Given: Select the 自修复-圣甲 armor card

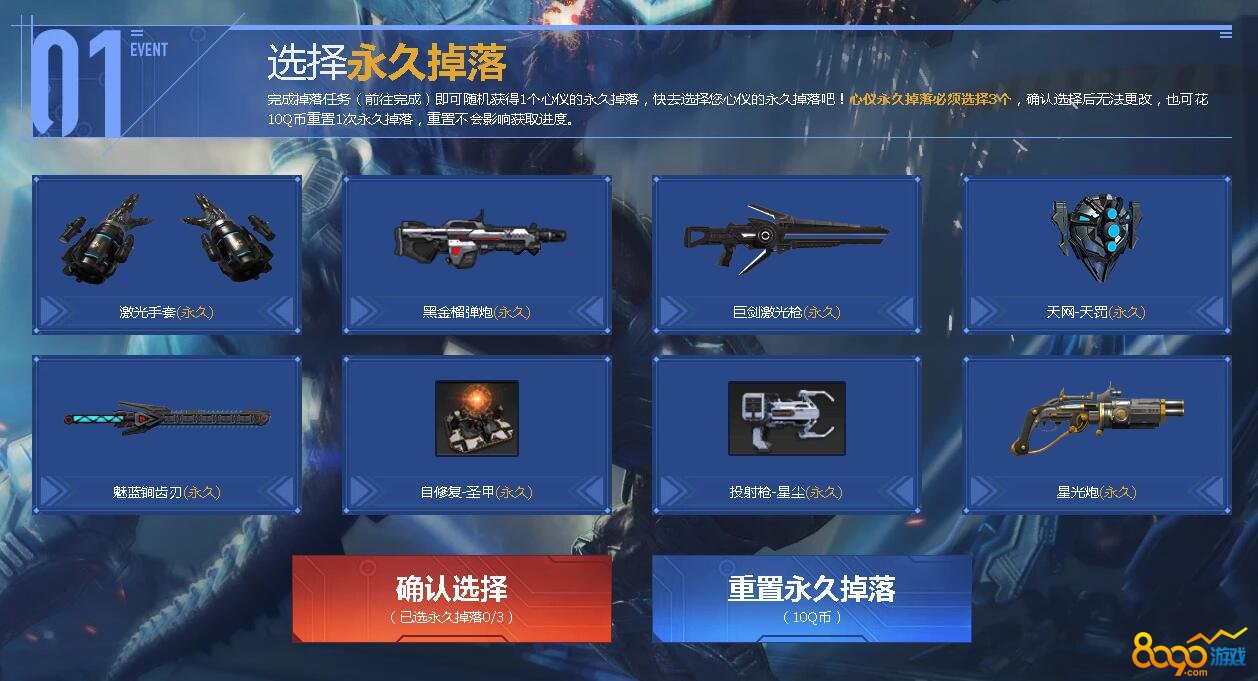Looking at the screenshot, I should pos(477,434).
